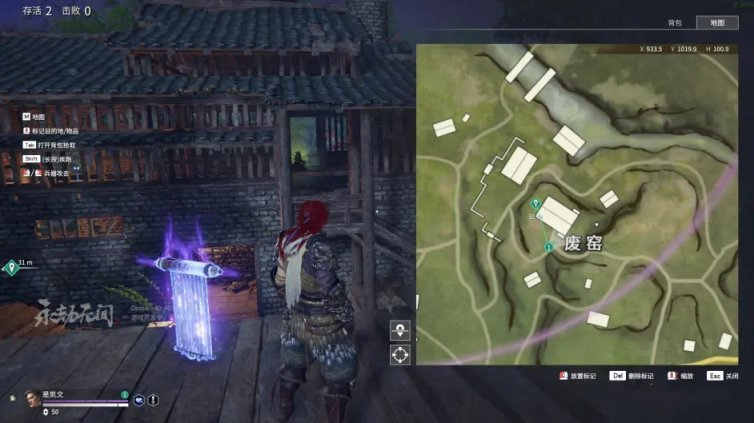
Task: Click the crosshair recenter button beside the map
Action: 400,354
